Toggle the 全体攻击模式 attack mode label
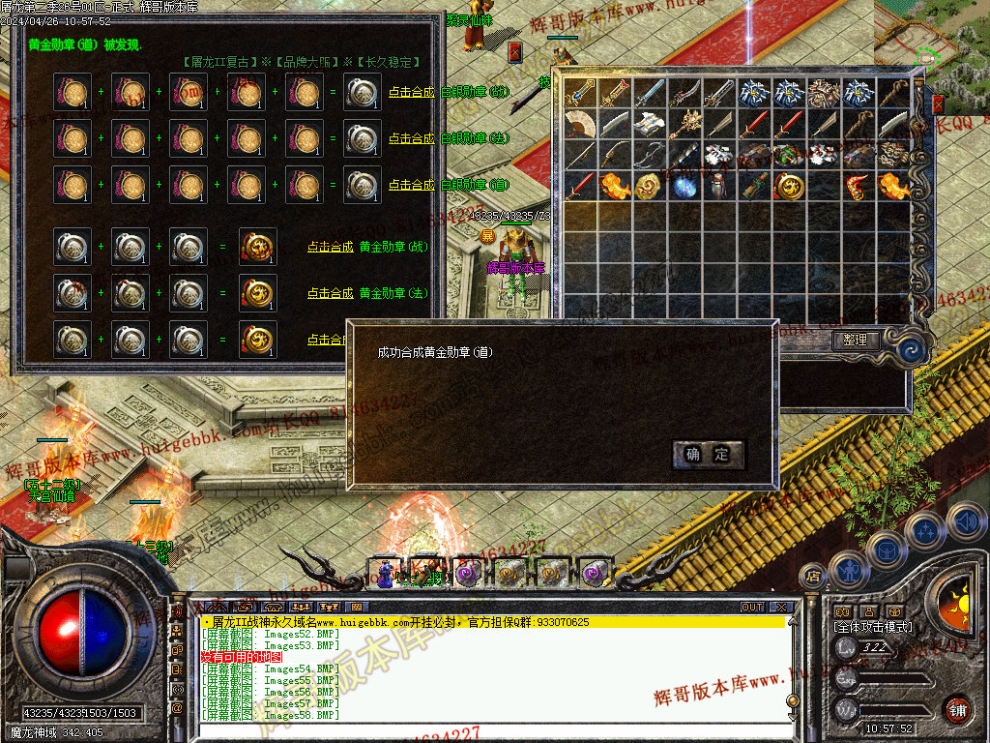 pyautogui.click(x=872, y=626)
